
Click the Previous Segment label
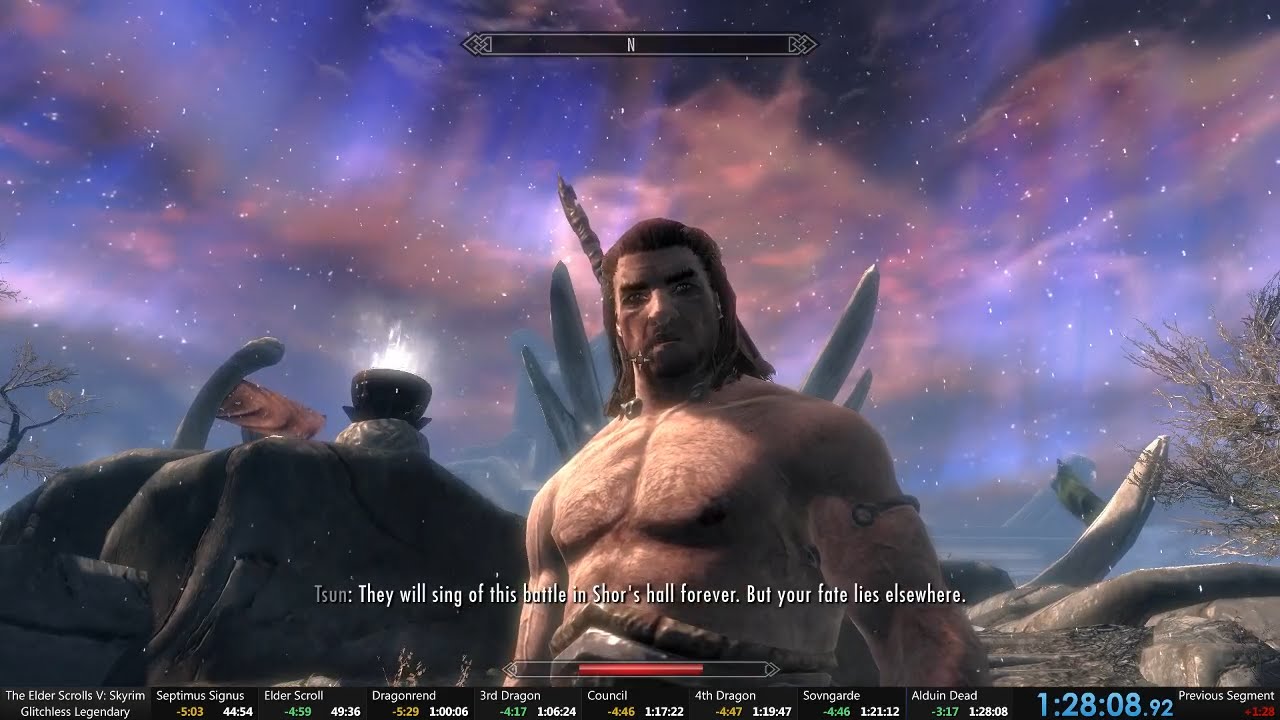(x=1224, y=695)
